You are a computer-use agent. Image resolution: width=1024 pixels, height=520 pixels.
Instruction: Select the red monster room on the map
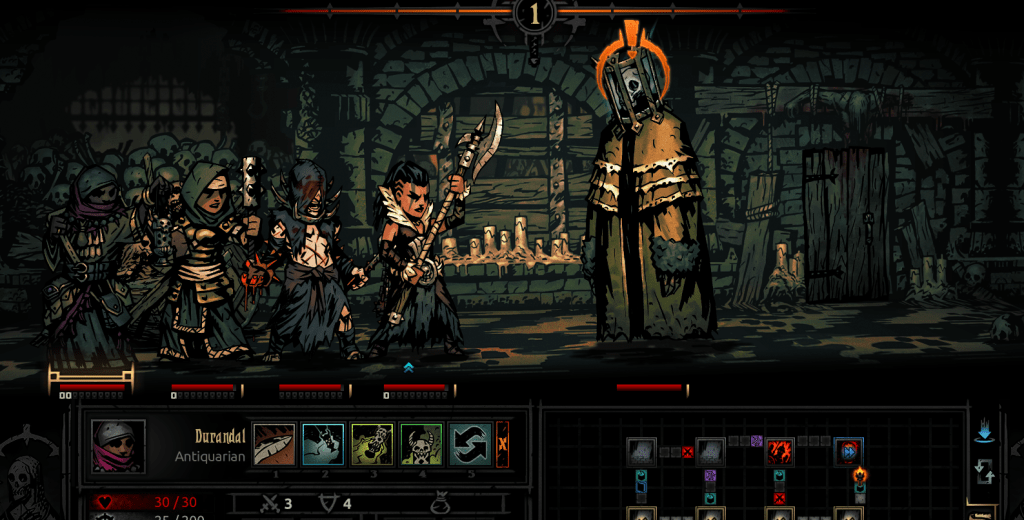780,452
